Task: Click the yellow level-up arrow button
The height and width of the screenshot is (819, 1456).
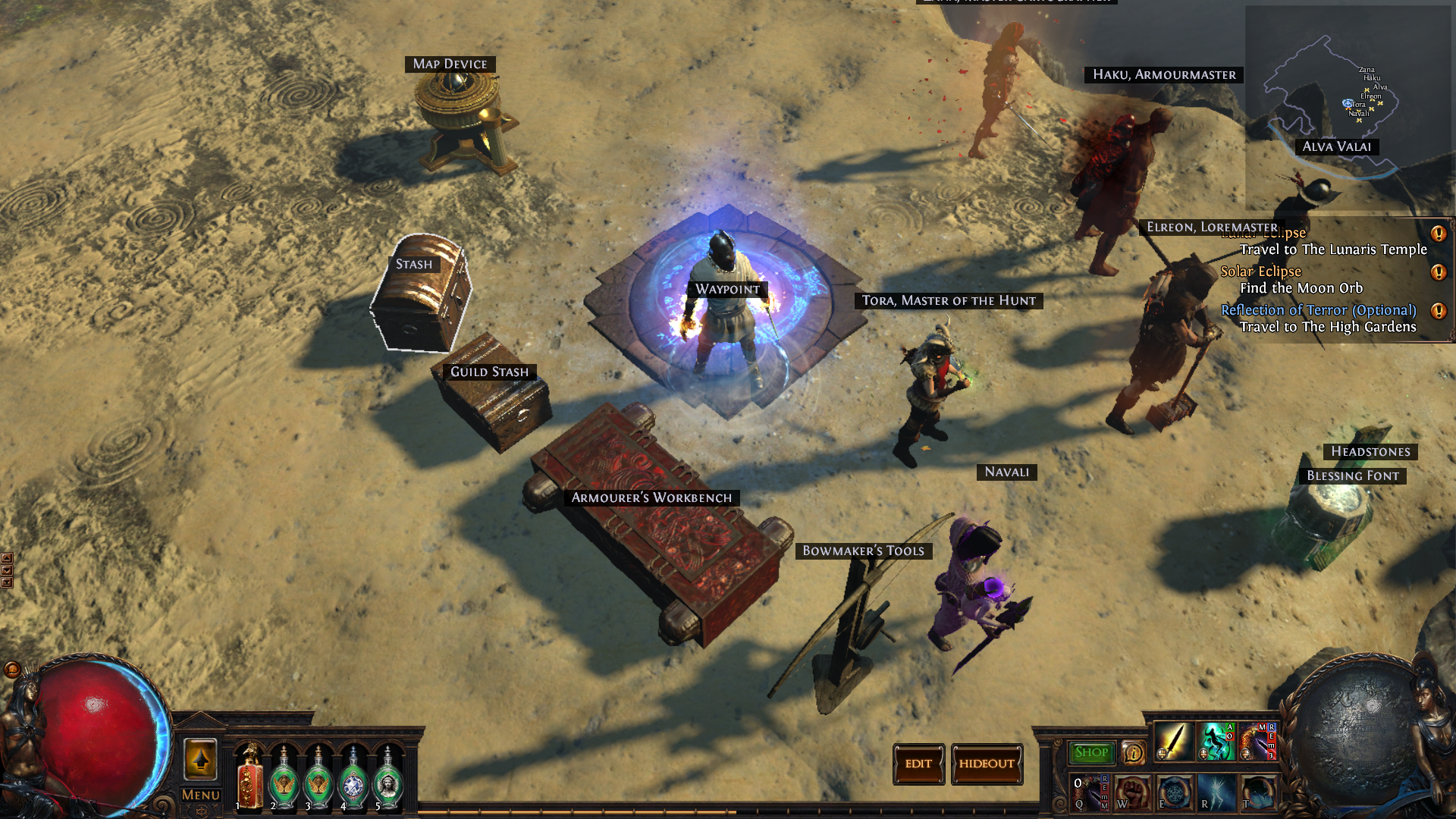Action: 201,759
